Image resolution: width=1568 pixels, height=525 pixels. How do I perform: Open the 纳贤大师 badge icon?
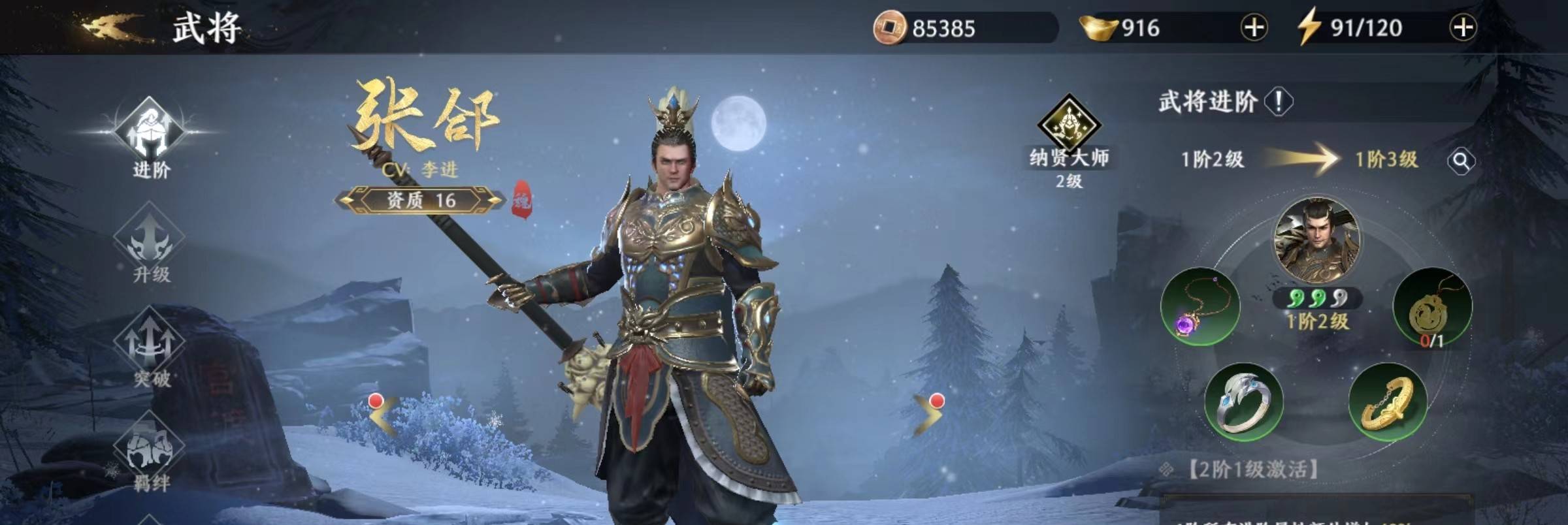[1069, 124]
